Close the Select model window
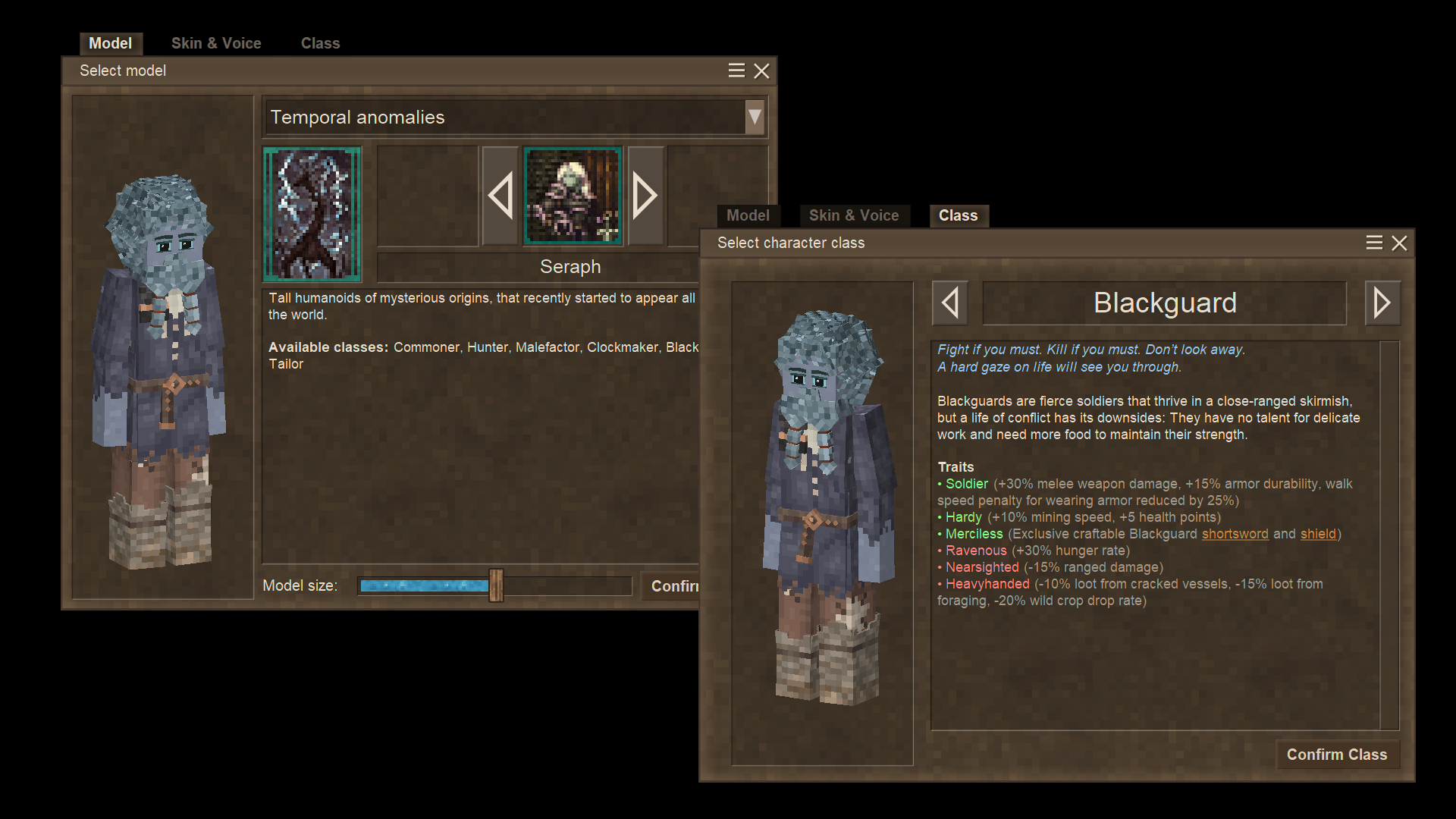This screenshot has height=819, width=1456. pos(761,71)
